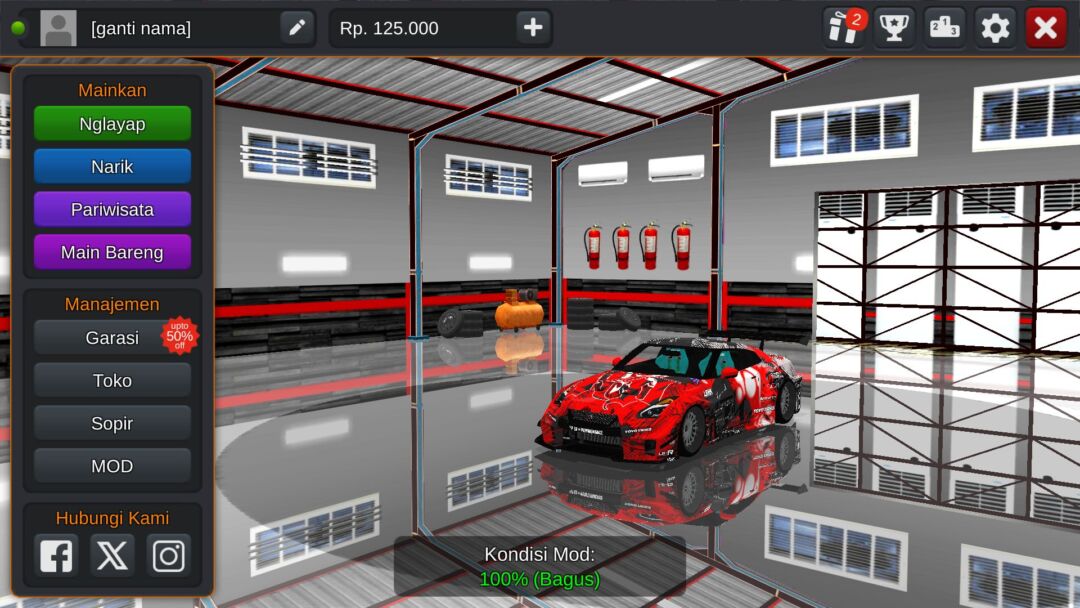This screenshot has height=608, width=1080.
Task: Choose the Narik mode button
Action: point(112,167)
